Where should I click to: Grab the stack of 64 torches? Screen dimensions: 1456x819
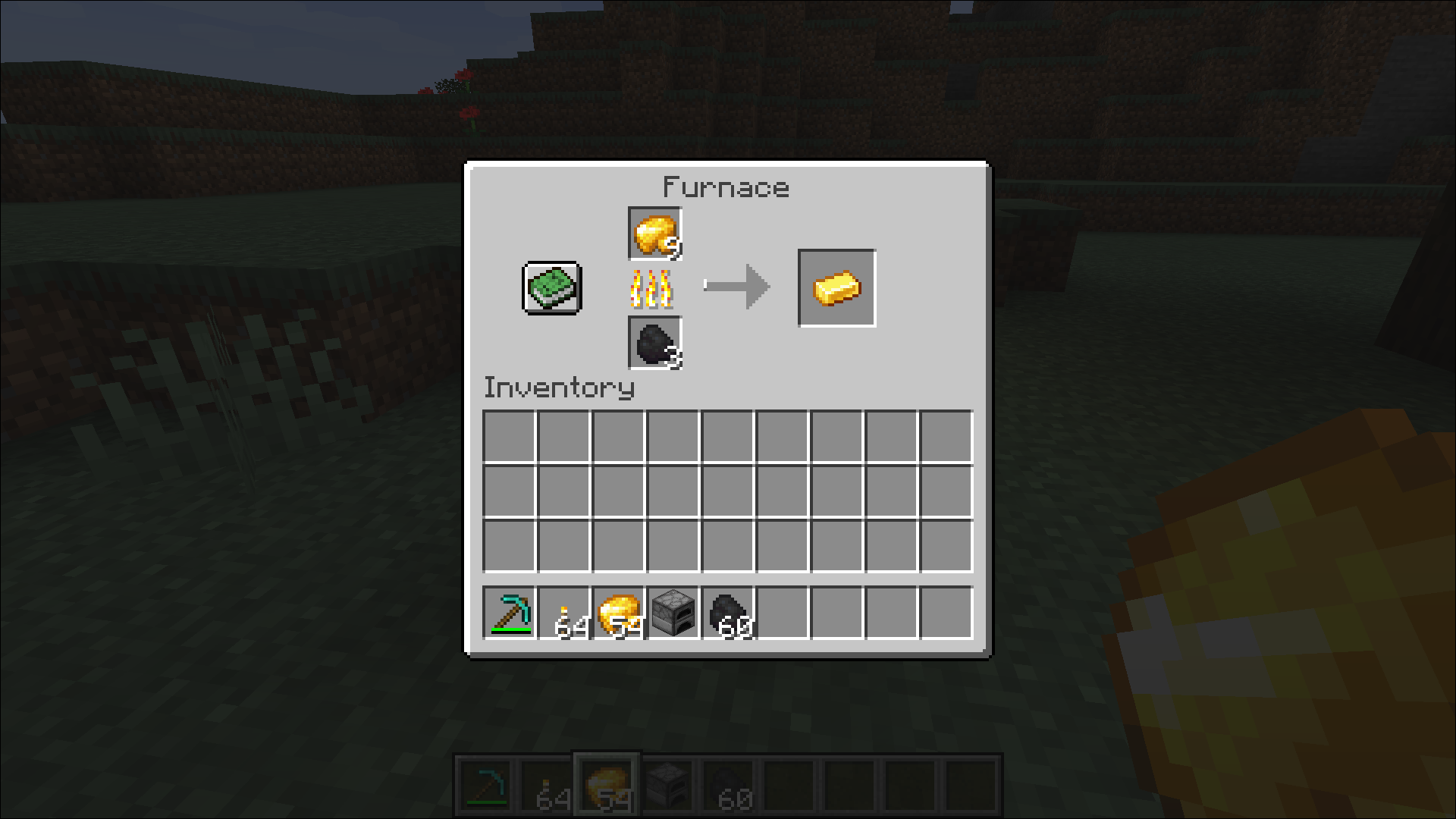[564, 613]
